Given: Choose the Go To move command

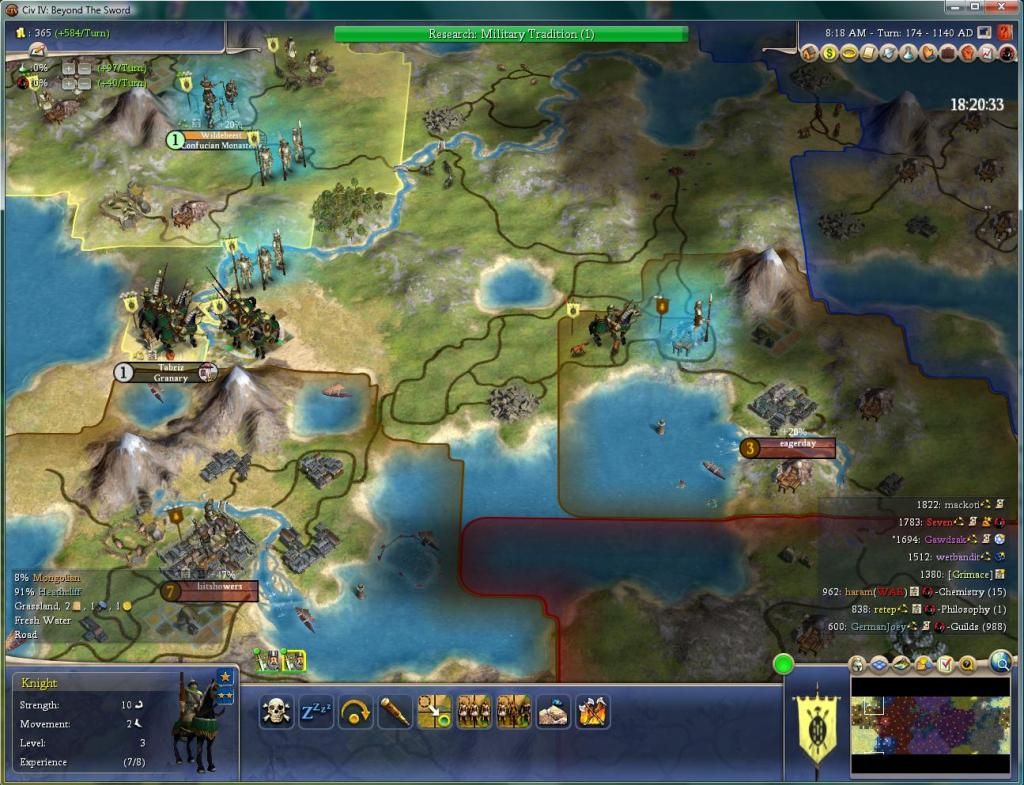Looking at the screenshot, I should 434,712.
